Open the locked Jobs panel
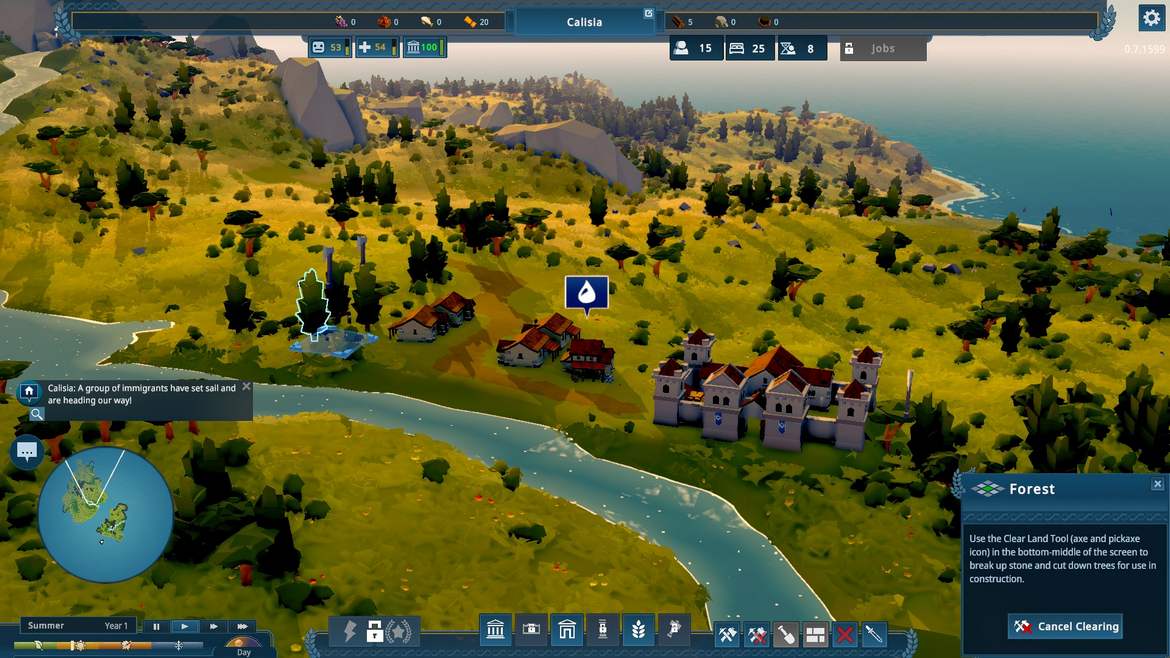The width and height of the screenshot is (1170, 658). 882,48
